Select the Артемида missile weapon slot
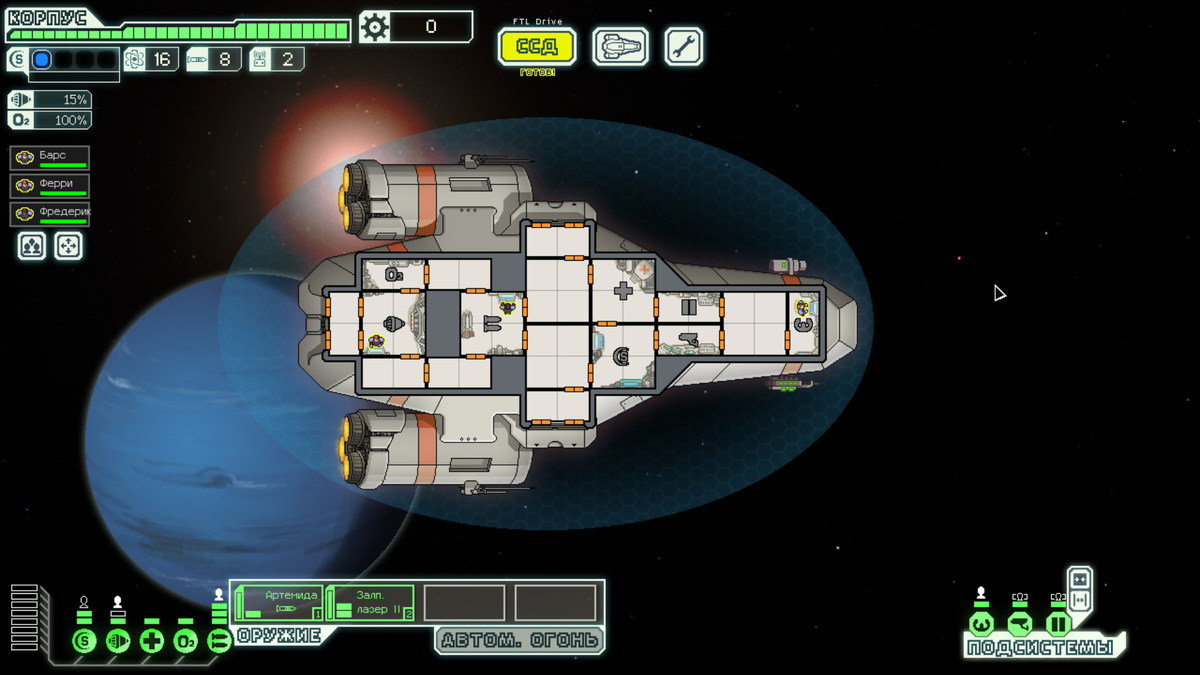 (x=279, y=603)
